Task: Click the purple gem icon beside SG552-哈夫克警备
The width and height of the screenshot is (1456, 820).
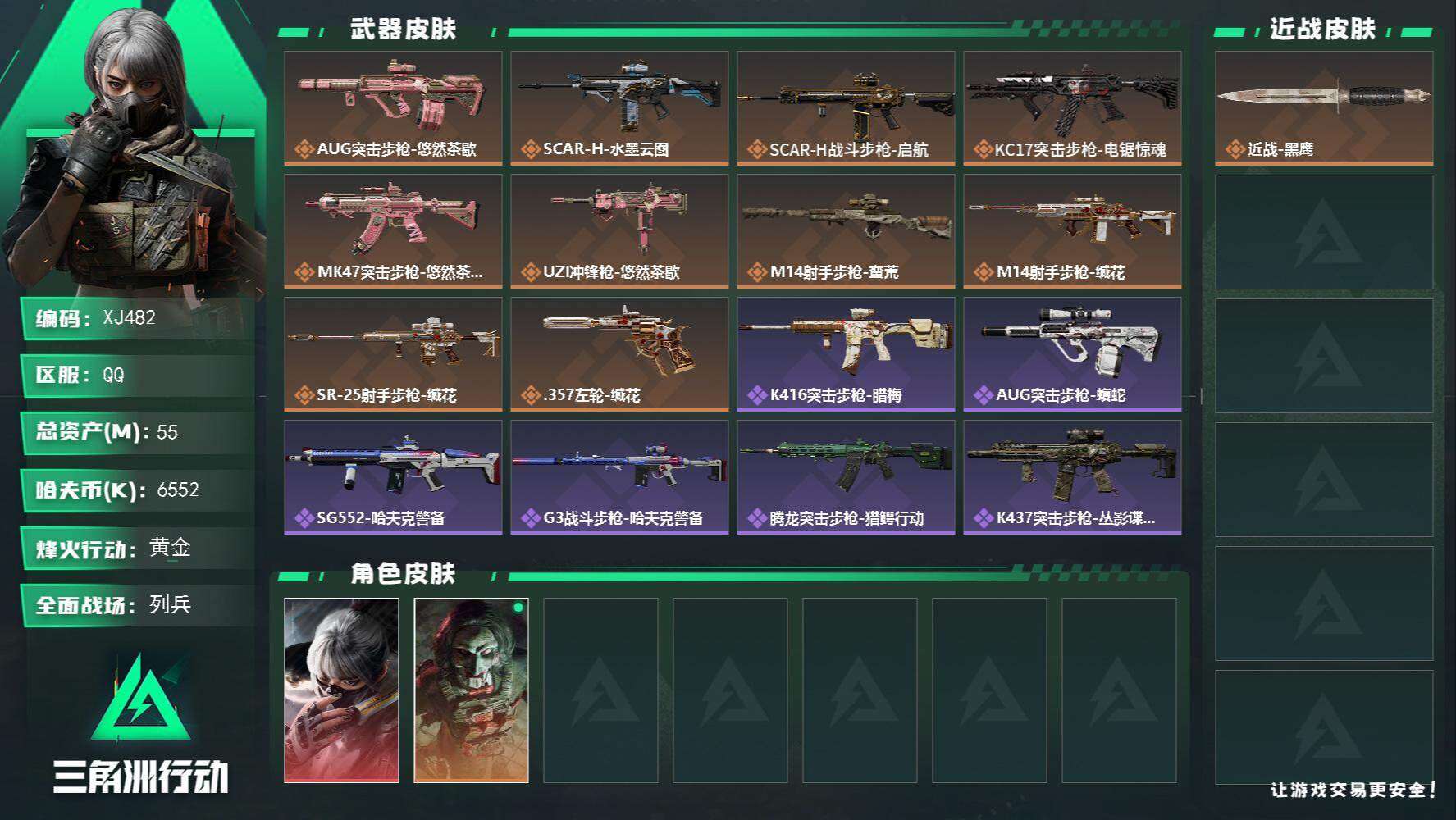Action: (x=305, y=517)
